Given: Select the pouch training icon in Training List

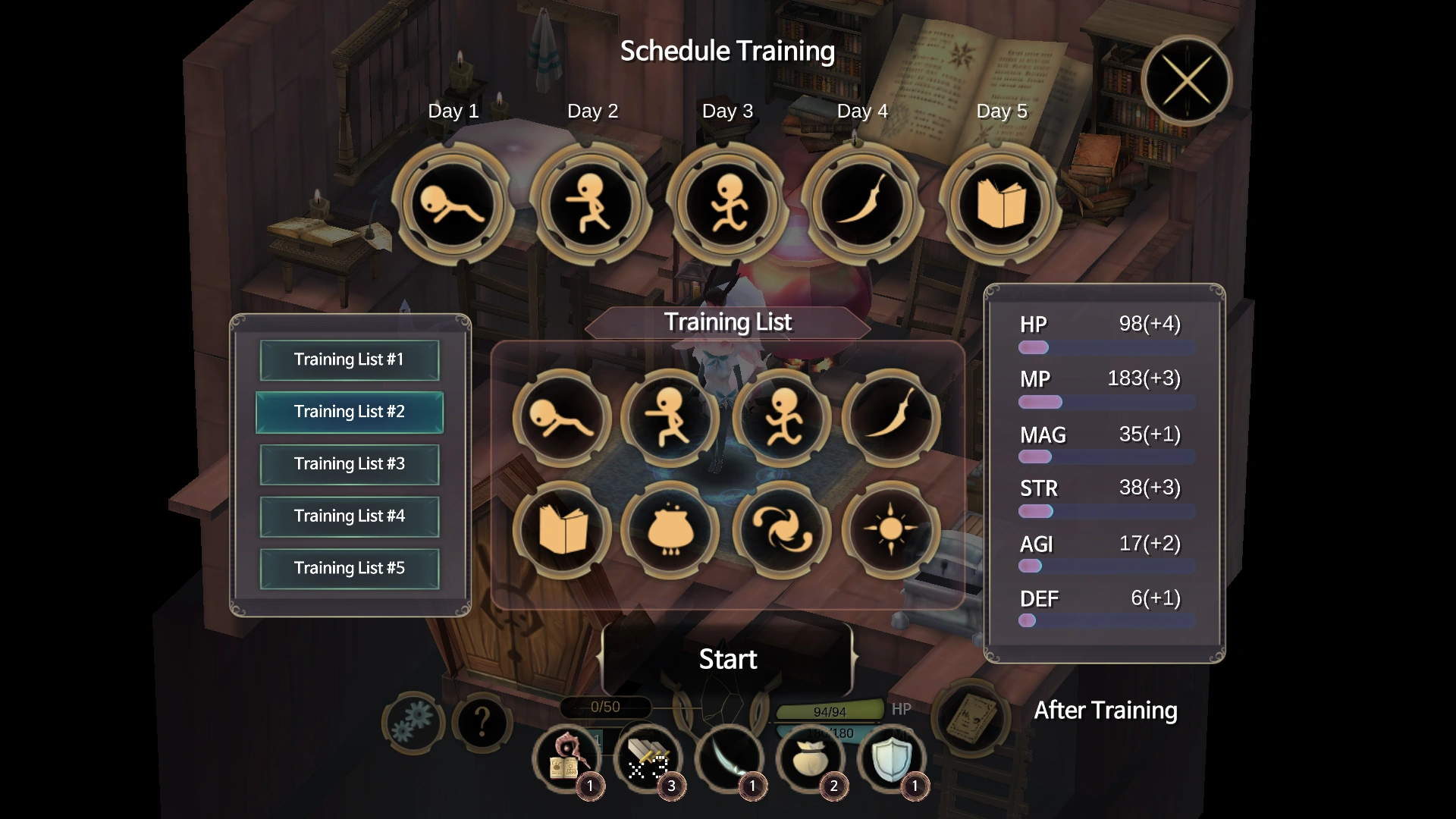Looking at the screenshot, I should [x=672, y=530].
